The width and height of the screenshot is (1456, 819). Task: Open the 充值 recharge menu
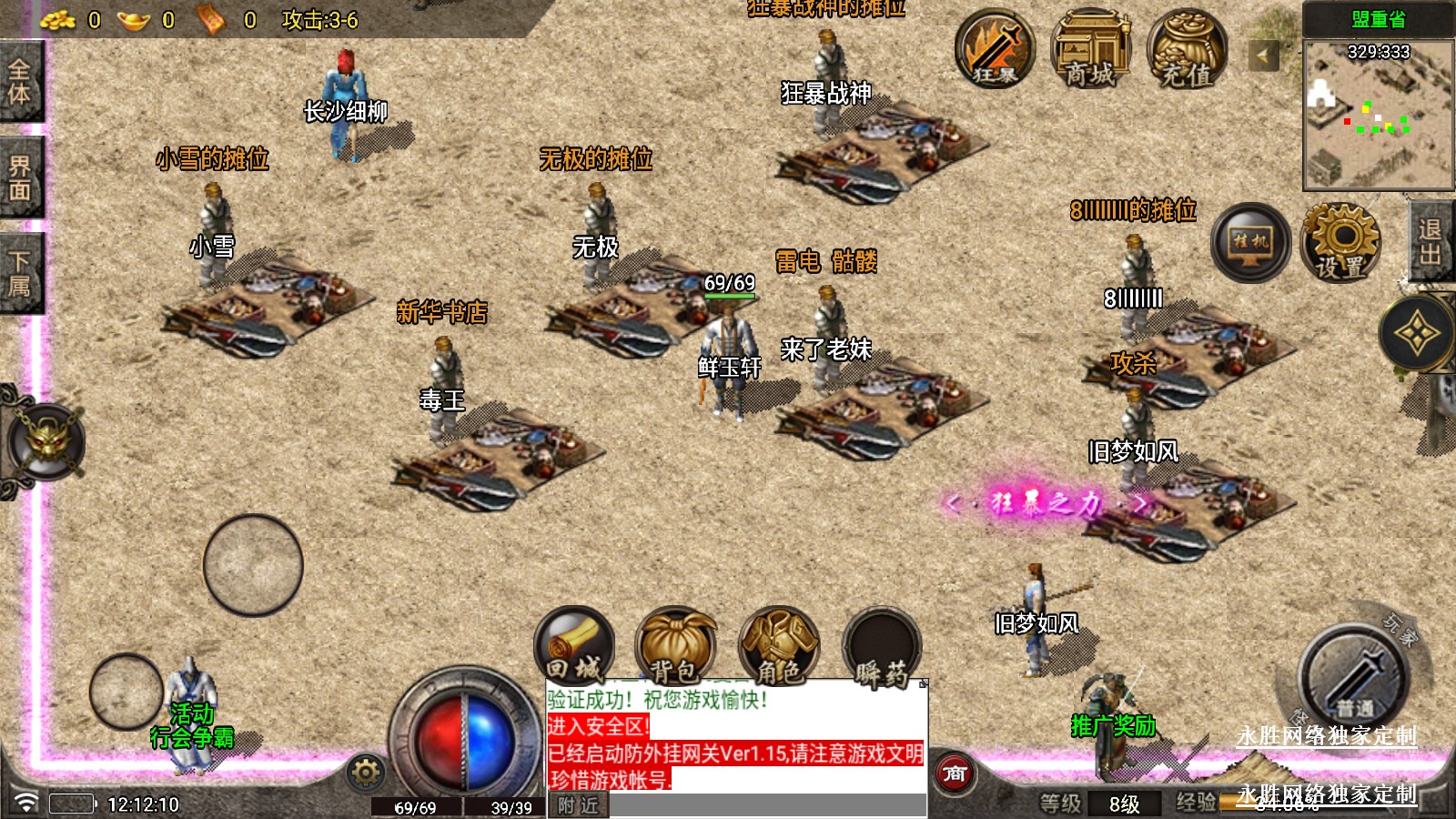click(1187, 48)
